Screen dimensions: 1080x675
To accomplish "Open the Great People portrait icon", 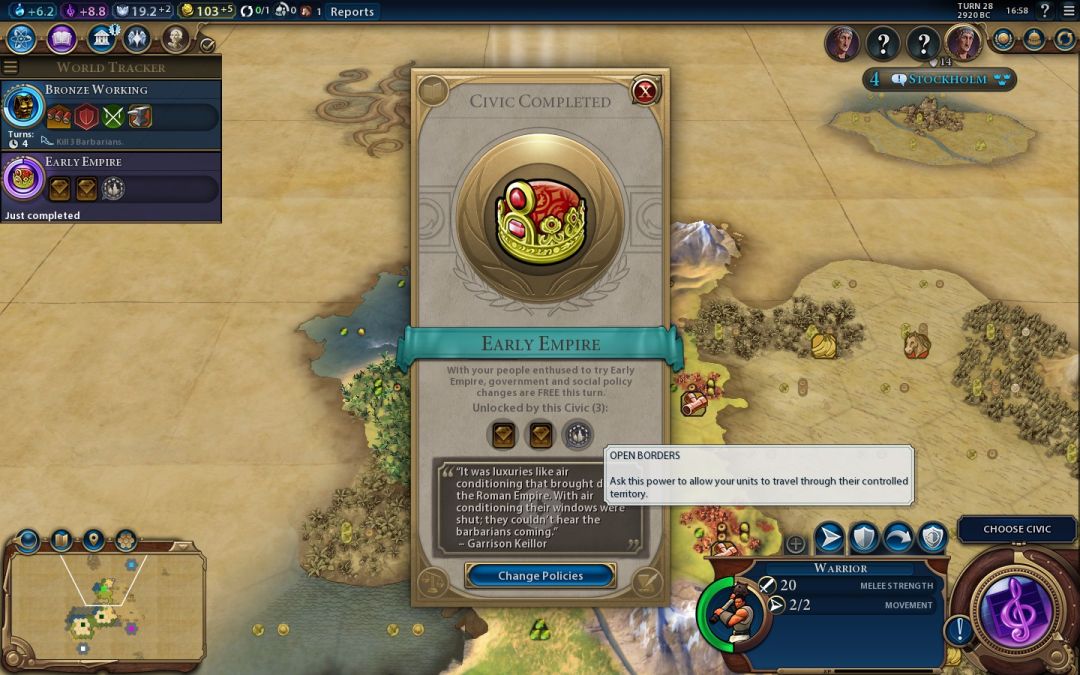I will pyautogui.click(x=176, y=39).
